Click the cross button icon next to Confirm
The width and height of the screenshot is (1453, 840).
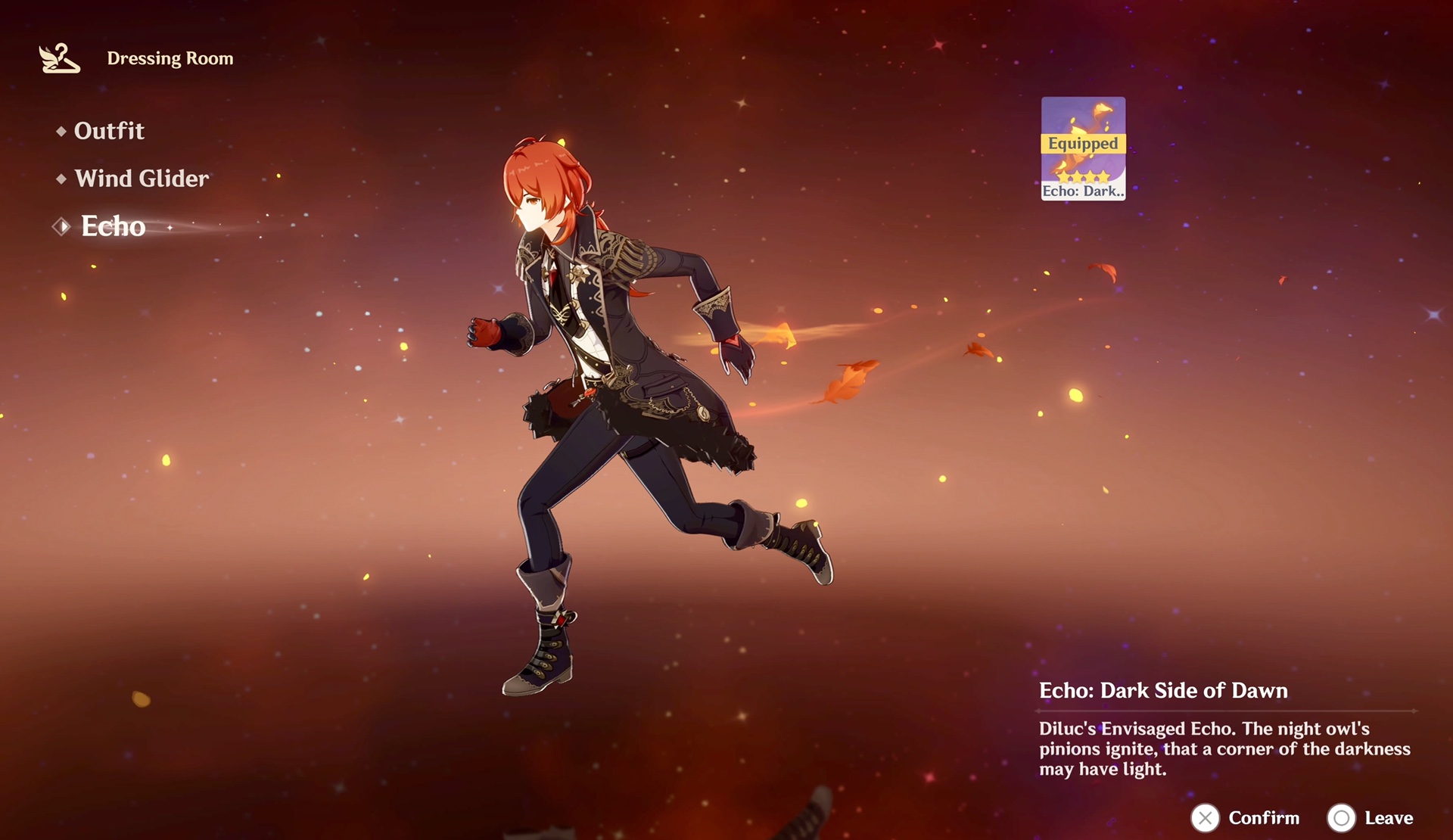pyautogui.click(x=1206, y=818)
